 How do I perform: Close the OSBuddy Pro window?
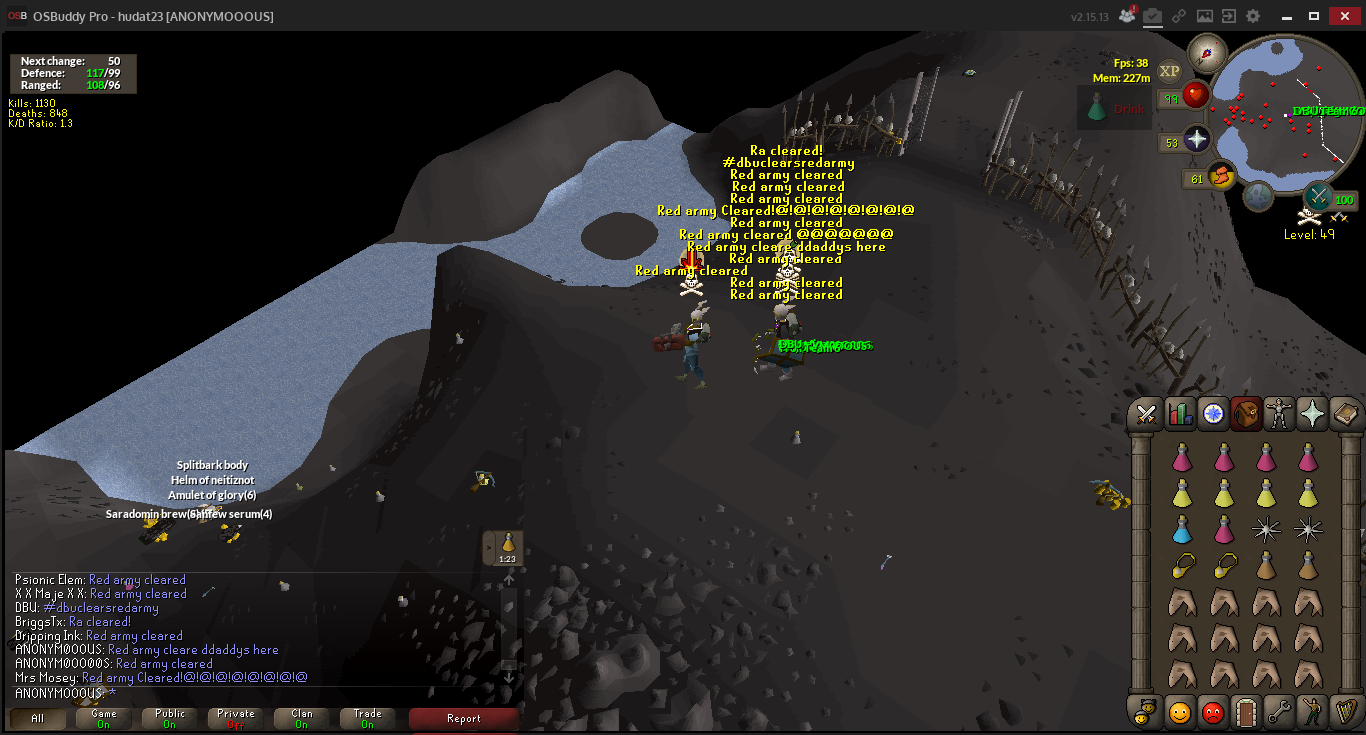click(1344, 16)
